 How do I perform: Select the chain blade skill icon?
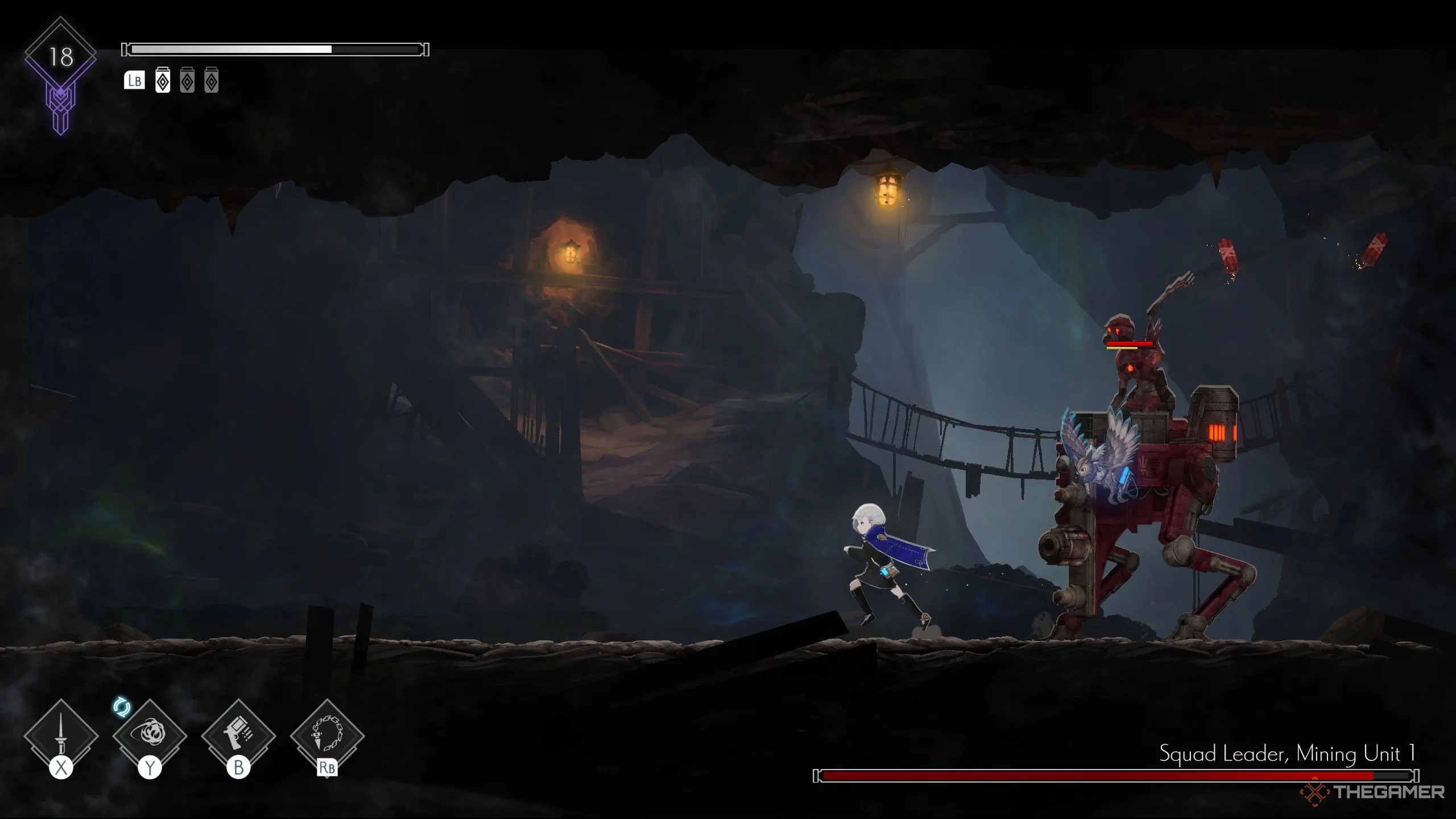coord(327,735)
